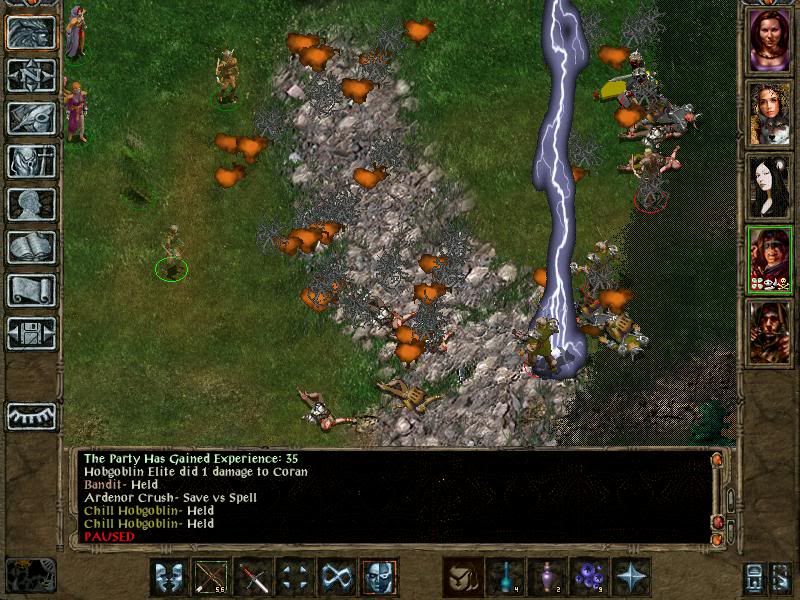Return to game view via stone face button
Screen dimensions: 800x600
31,33
